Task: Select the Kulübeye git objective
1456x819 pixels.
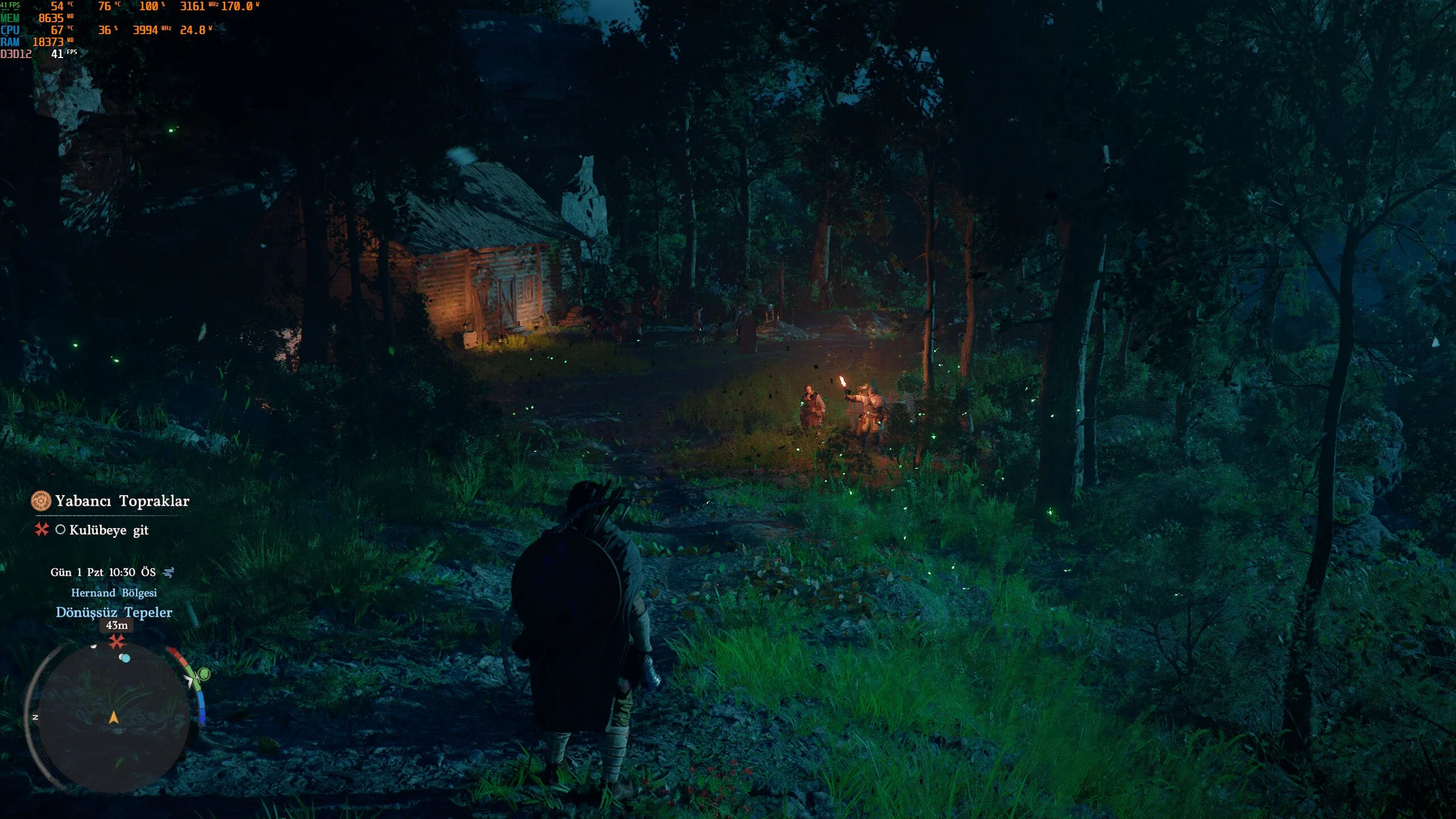Action: (x=108, y=530)
